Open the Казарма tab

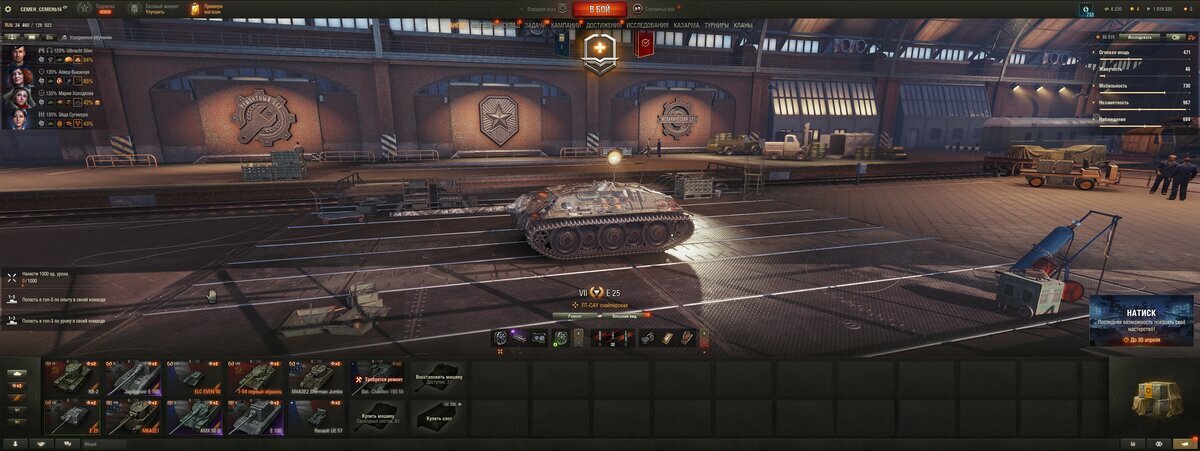pyautogui.click(x=686, y=24)
